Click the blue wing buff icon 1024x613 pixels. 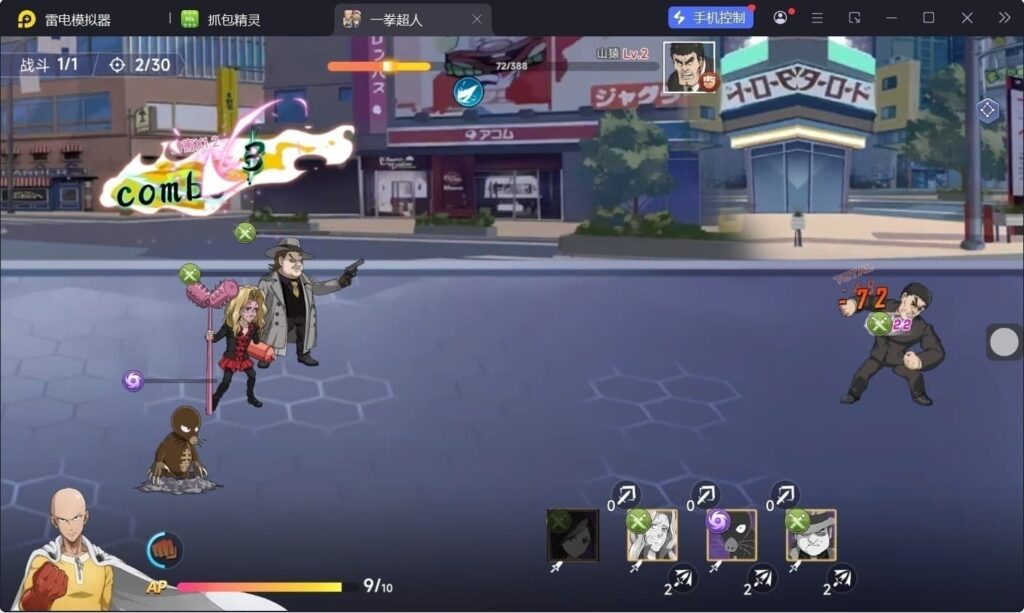(468, 92)
